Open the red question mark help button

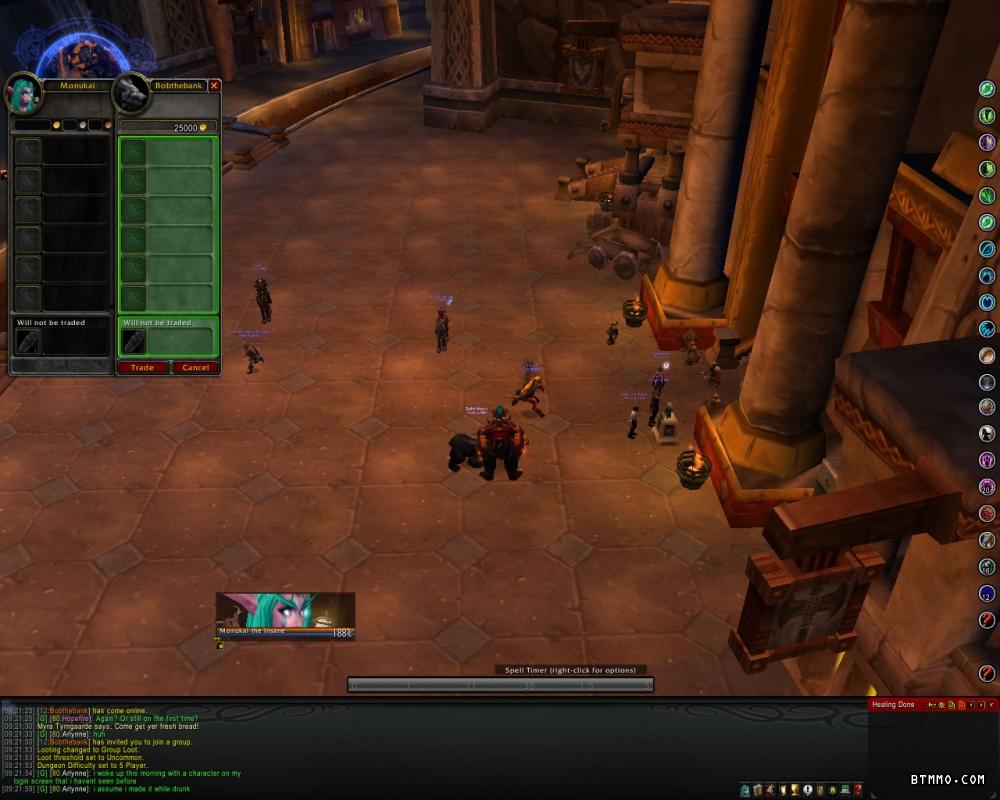(858, 790)
